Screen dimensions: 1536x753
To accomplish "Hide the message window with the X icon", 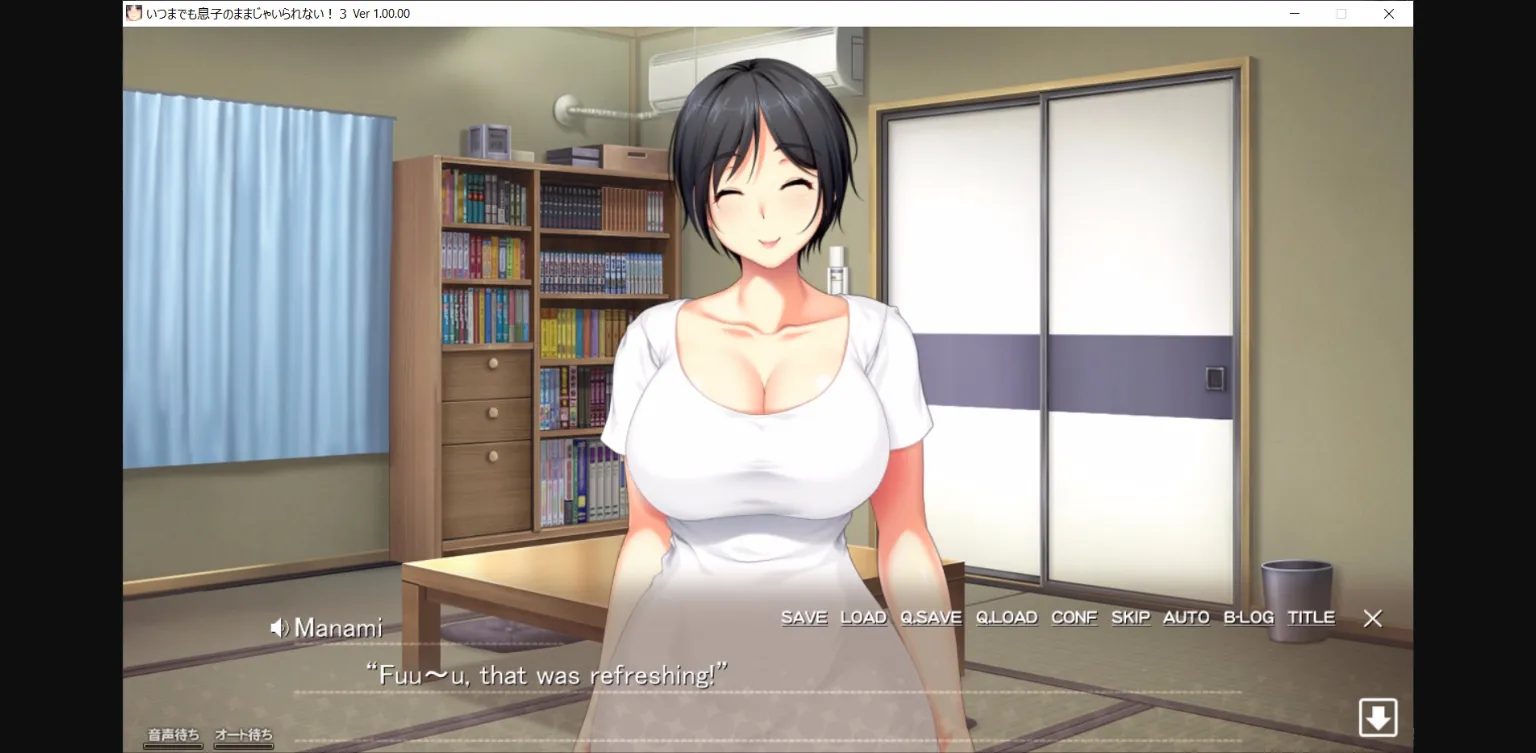I will click(1372, 618).
